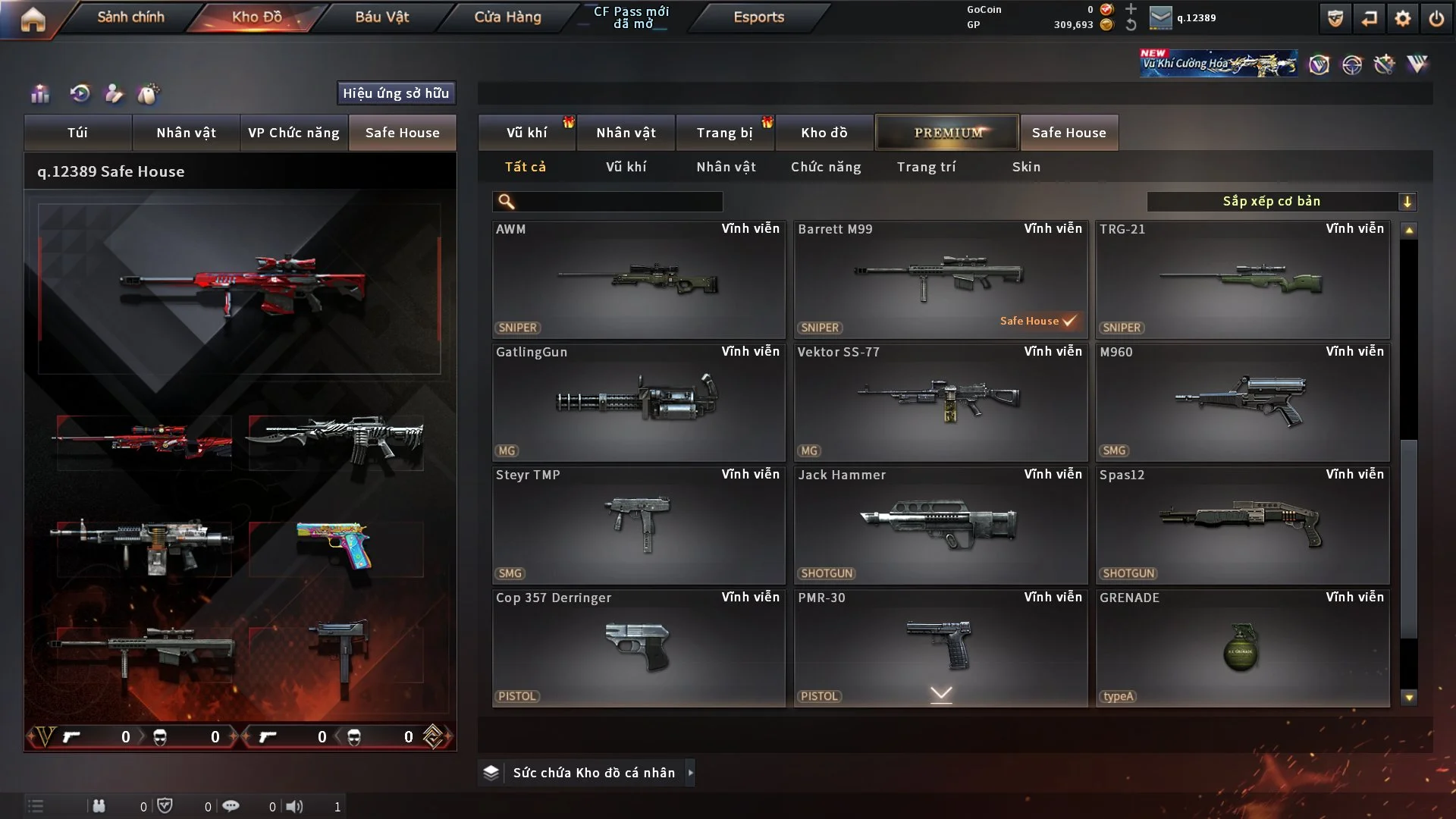Pick the Jack Hammer shotgun
Viewport: 1456px width, 819px height.
pos(940,525)
